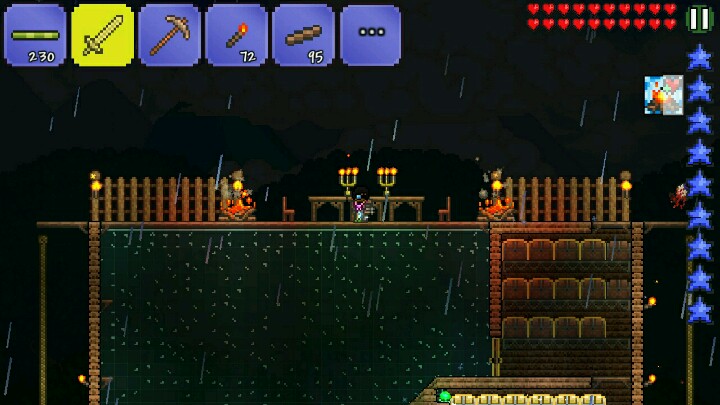Open the inventory with the three-dots button
This screenshot has height=405, width=720.
point(370,35)
